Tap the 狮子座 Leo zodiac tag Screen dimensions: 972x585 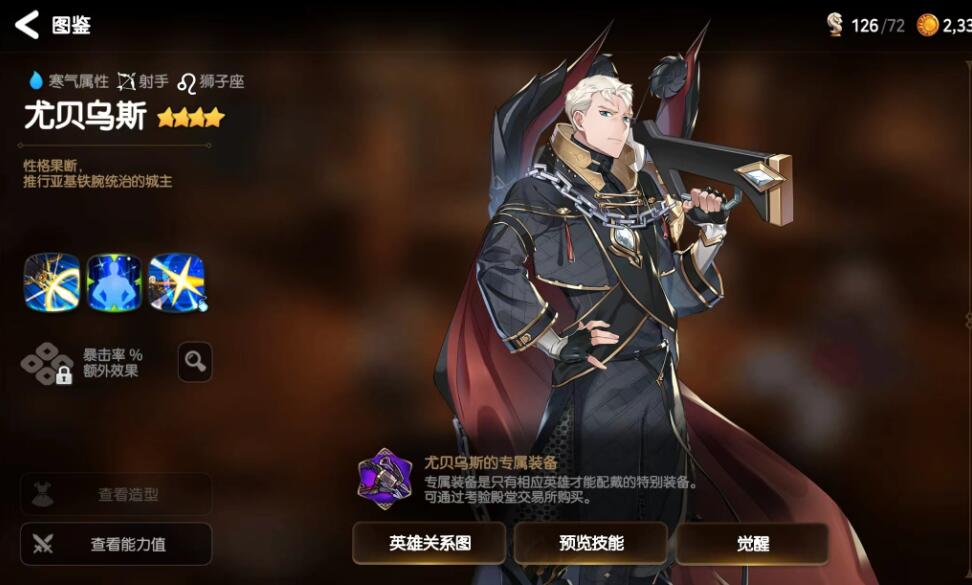210,81
